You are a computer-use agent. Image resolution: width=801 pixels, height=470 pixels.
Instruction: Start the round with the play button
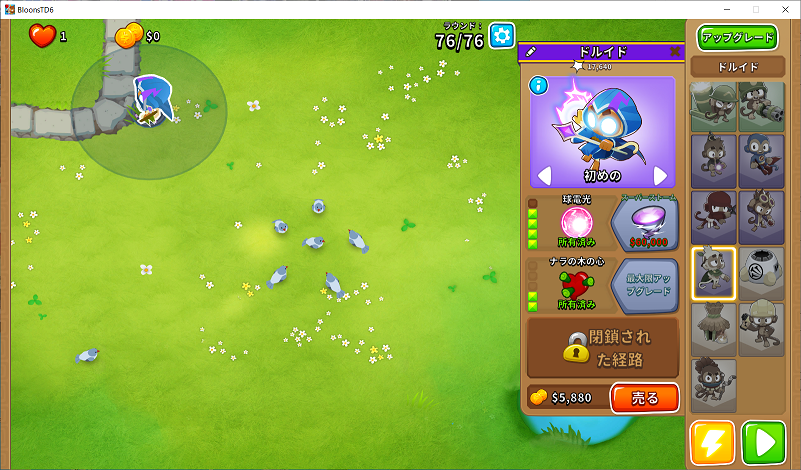pos(763,443)
